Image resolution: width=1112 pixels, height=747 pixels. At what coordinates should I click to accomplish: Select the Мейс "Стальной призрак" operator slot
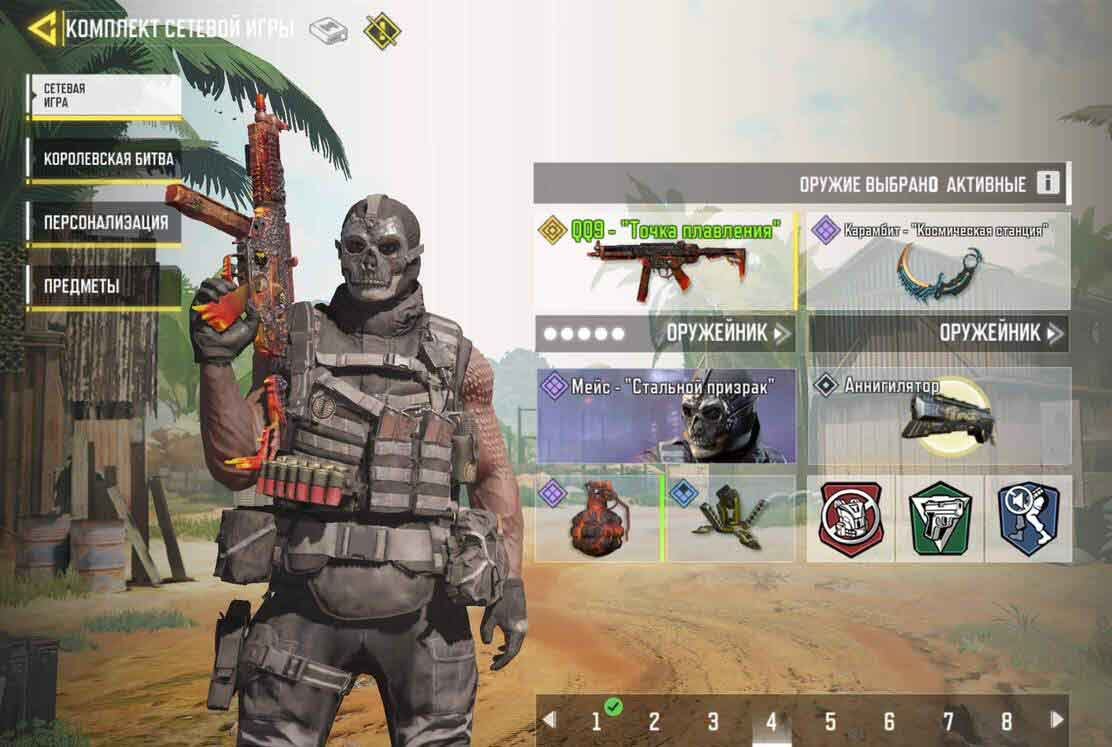tap(666, 416)
